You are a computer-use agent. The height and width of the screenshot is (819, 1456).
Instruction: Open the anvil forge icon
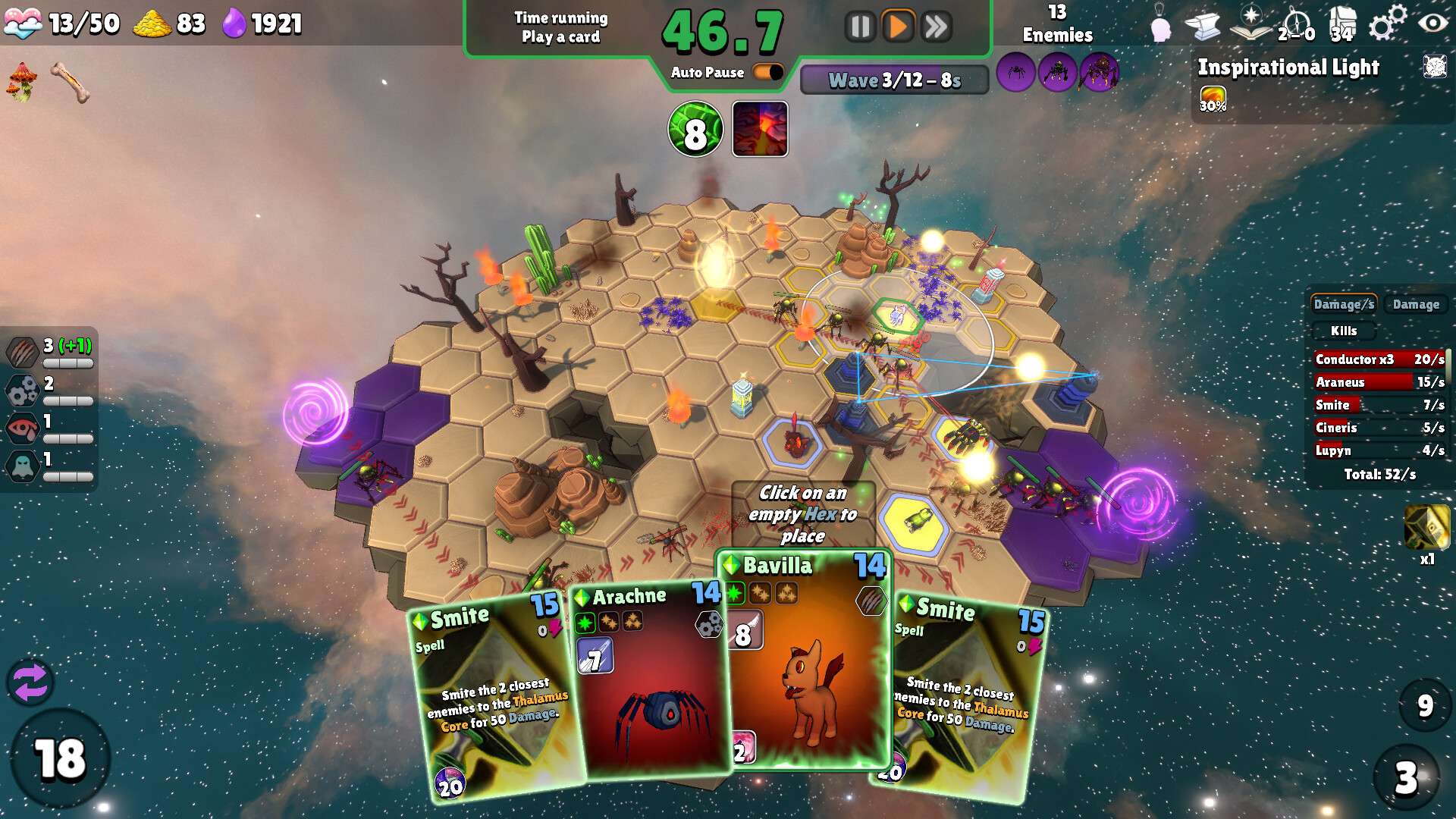(x=1203, y=27)
